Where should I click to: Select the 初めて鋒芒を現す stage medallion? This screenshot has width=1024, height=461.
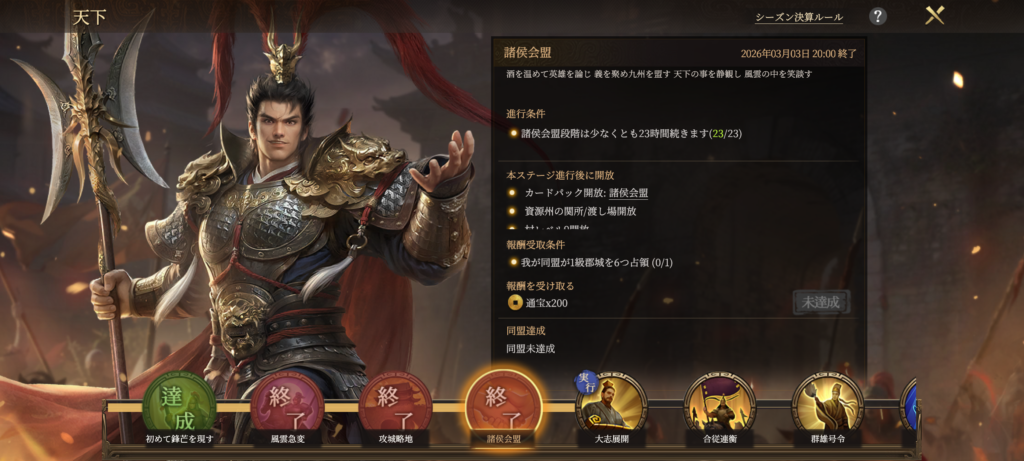coord(180,404)
